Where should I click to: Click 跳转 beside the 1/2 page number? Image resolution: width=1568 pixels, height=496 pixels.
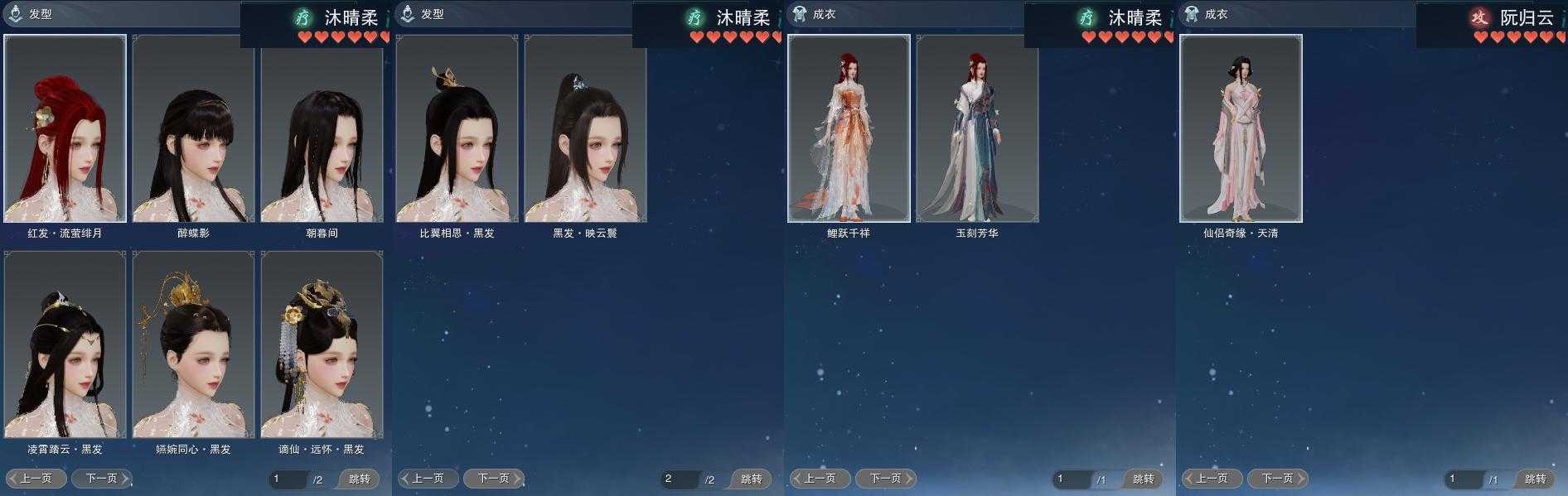pos(359,479)
